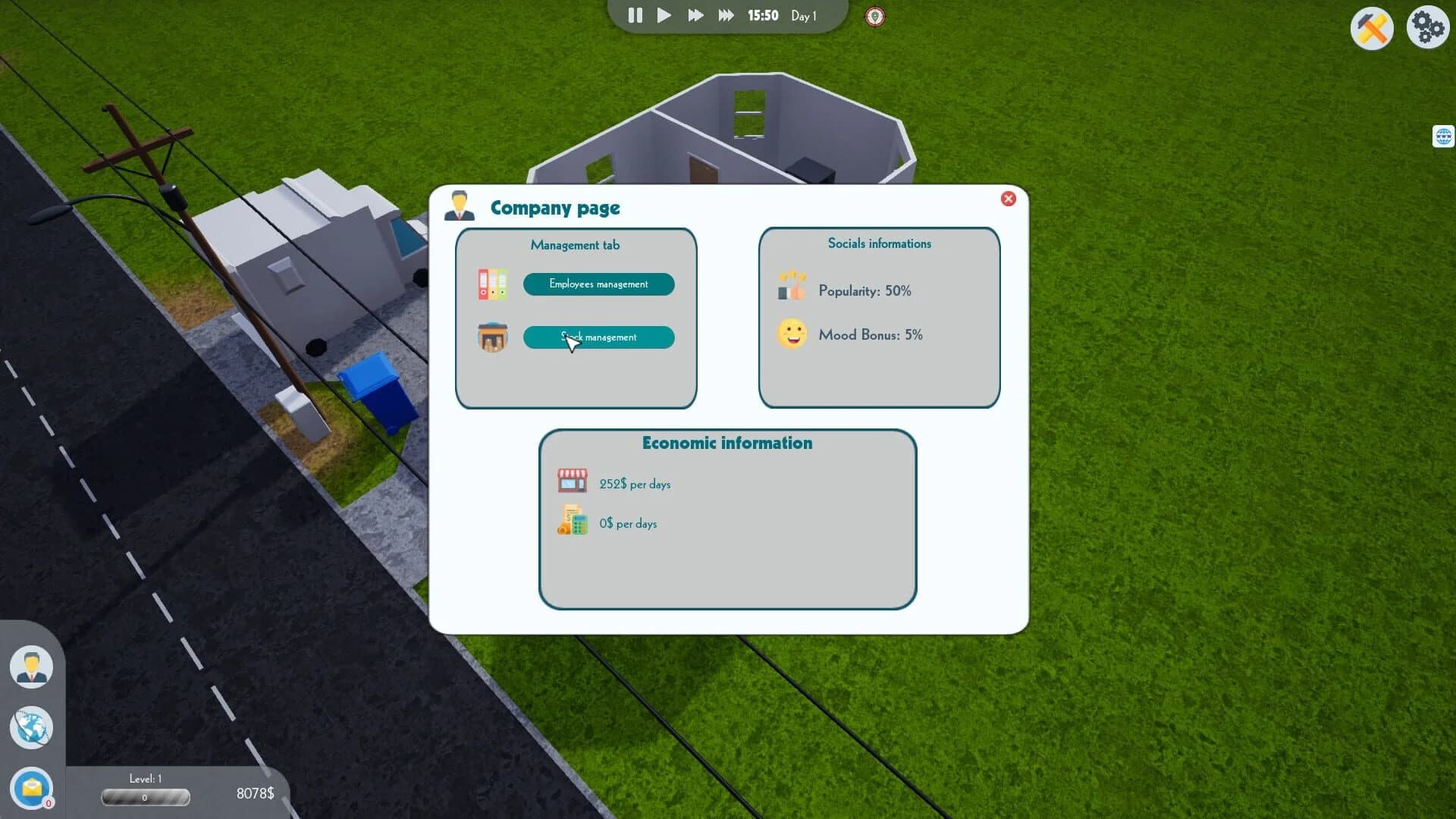This screenshot has width=1456, height=819.
Task: Click the folders icon beside Employees management
Action: pyautogui.click(x=493, y=284)
